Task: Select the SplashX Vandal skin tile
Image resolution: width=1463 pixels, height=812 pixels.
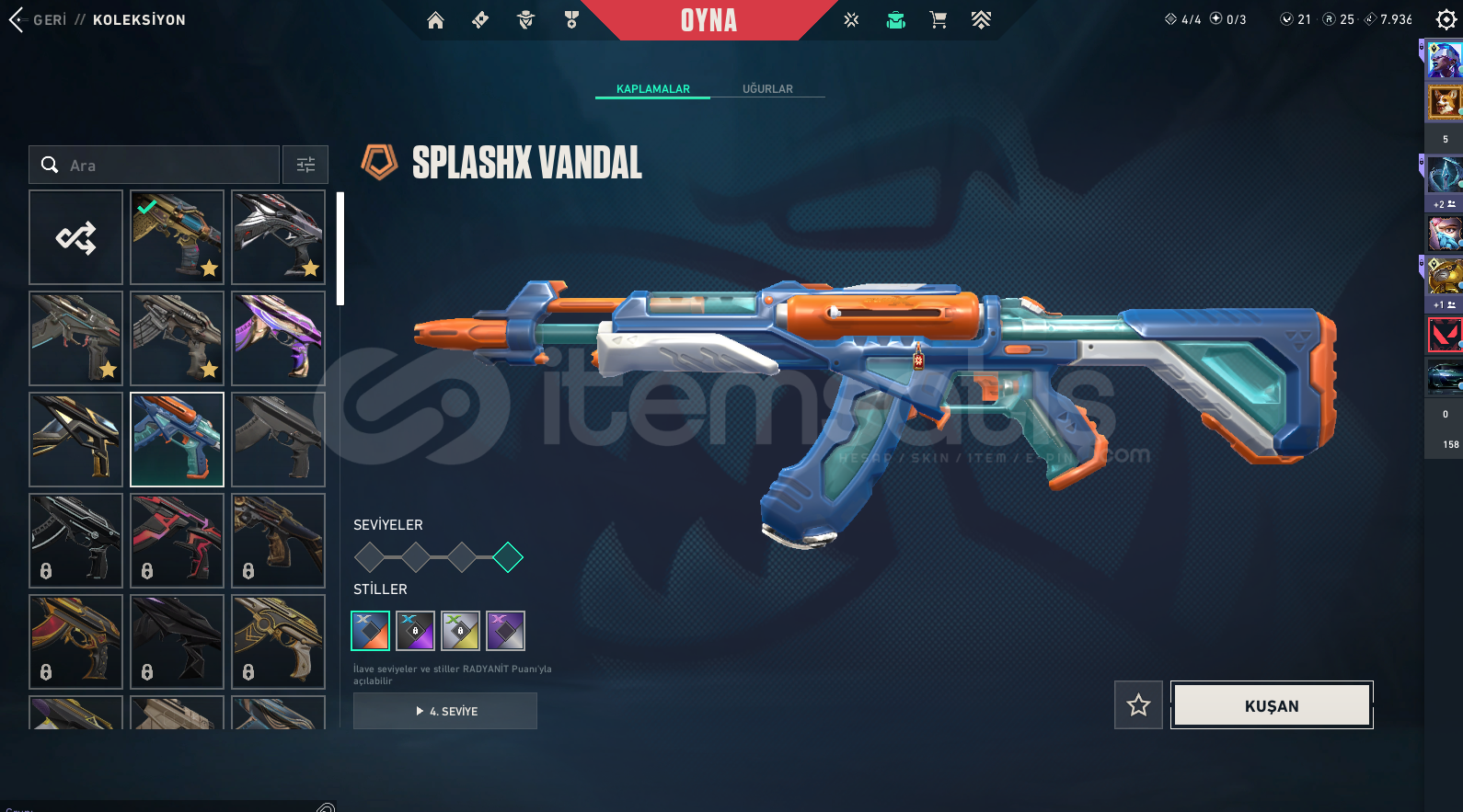Action: pos(177,440)
